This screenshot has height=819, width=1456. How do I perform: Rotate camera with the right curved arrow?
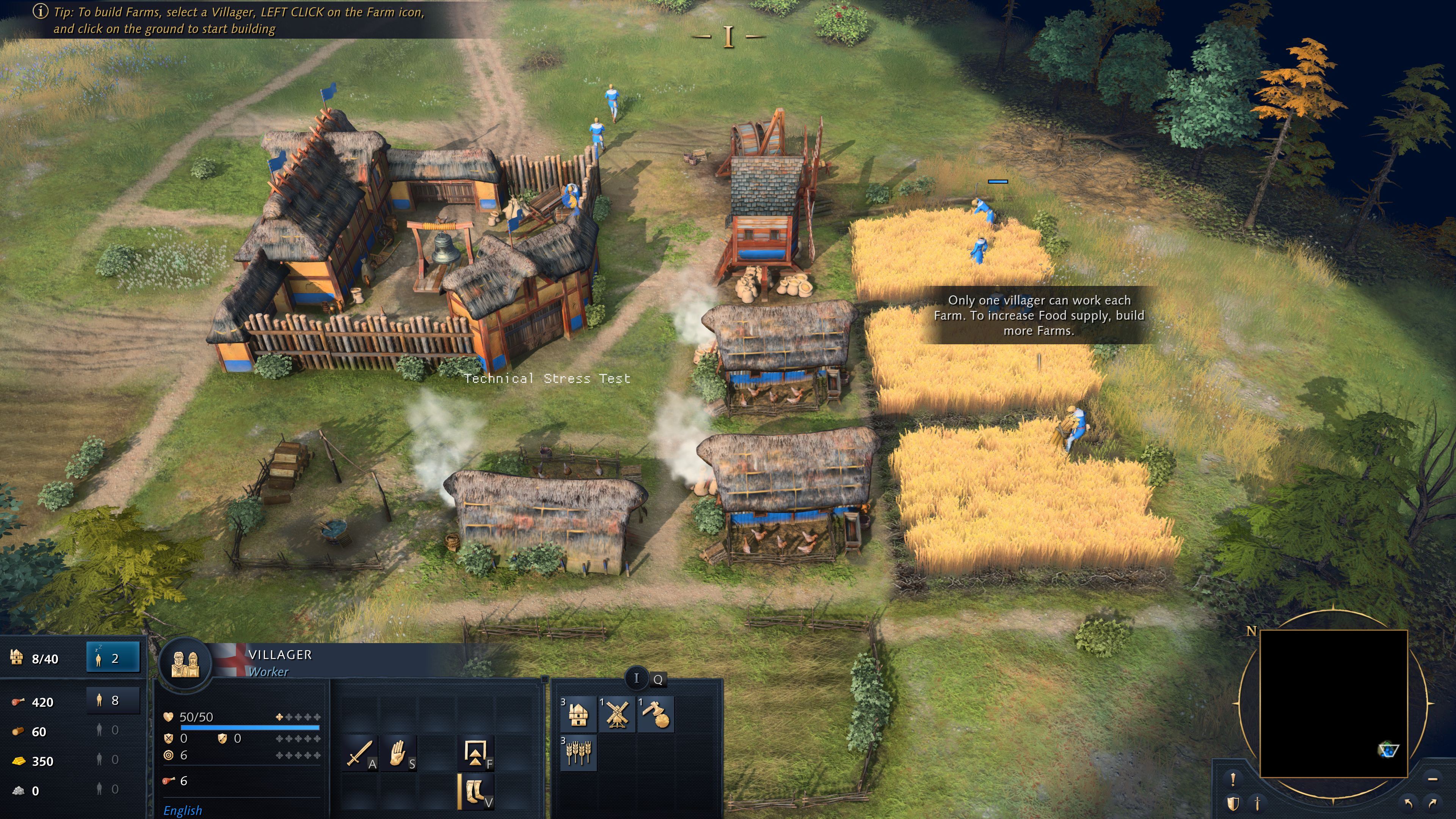point(1433,803)
